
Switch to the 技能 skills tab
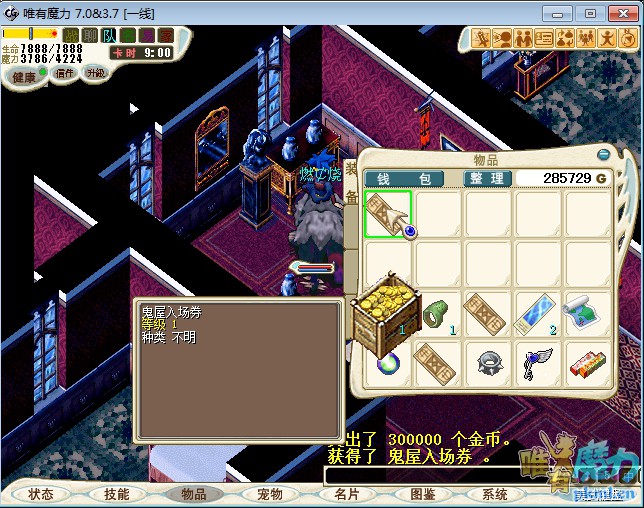coord(116,494)
